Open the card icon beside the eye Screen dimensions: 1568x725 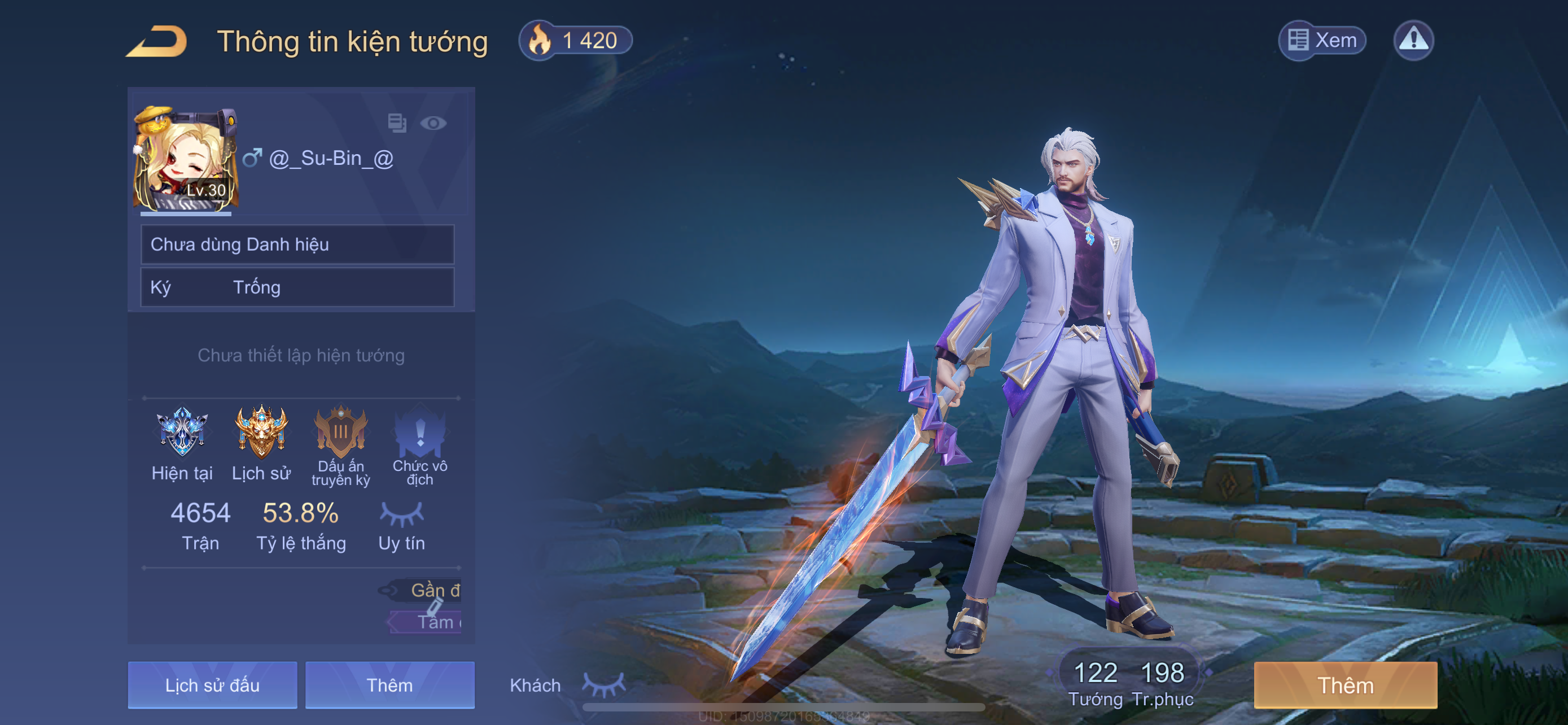point(397,123)
